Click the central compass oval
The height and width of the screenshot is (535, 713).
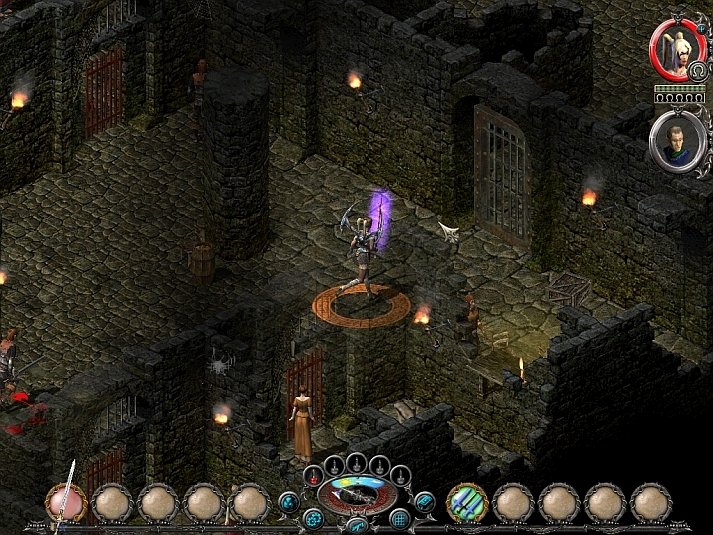[x=356, y=495]
